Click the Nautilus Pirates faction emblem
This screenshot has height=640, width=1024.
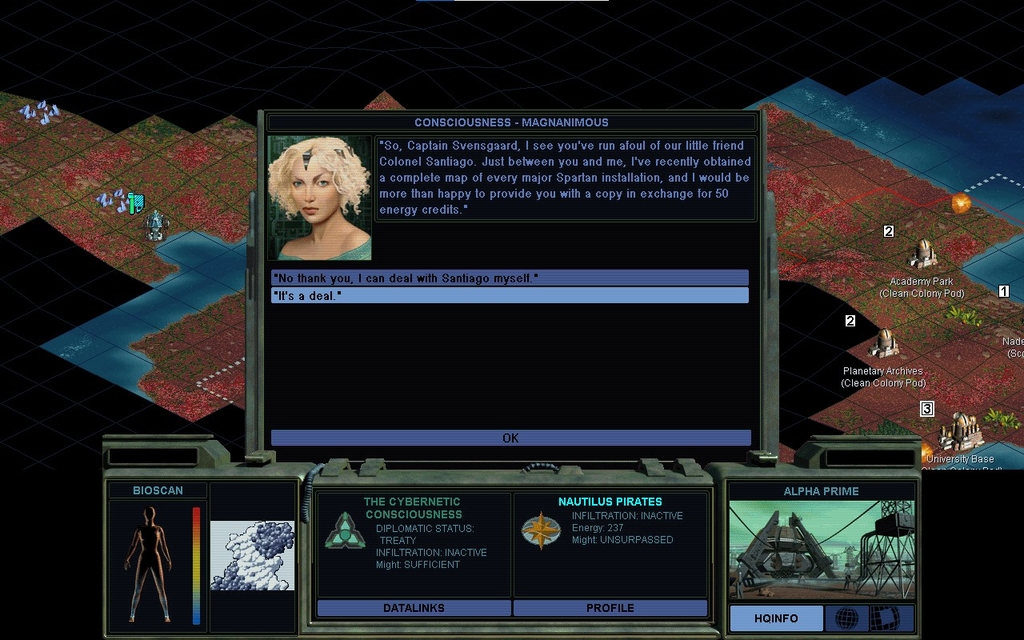point(539,530)
